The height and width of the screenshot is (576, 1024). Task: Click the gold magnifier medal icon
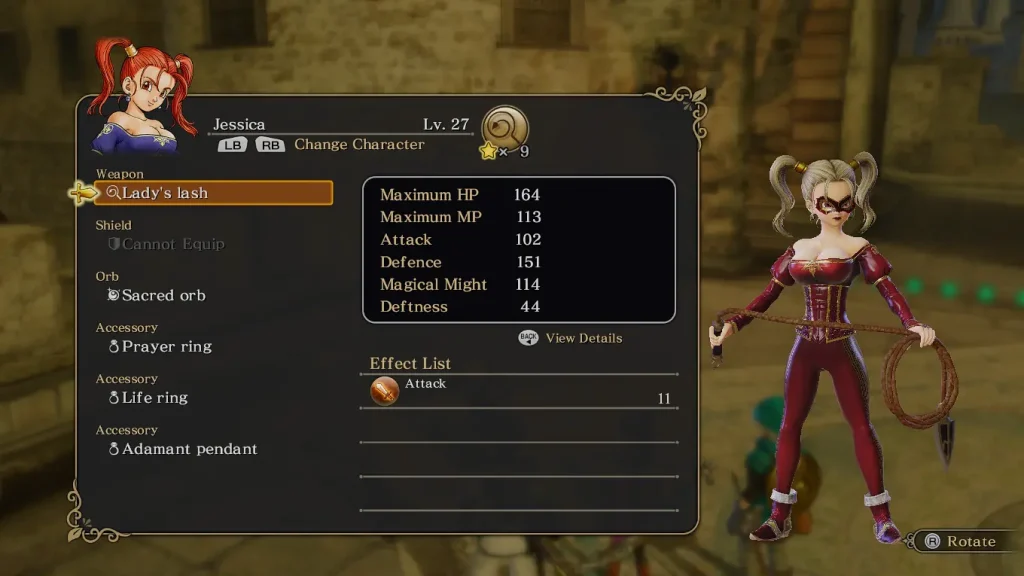505,128
